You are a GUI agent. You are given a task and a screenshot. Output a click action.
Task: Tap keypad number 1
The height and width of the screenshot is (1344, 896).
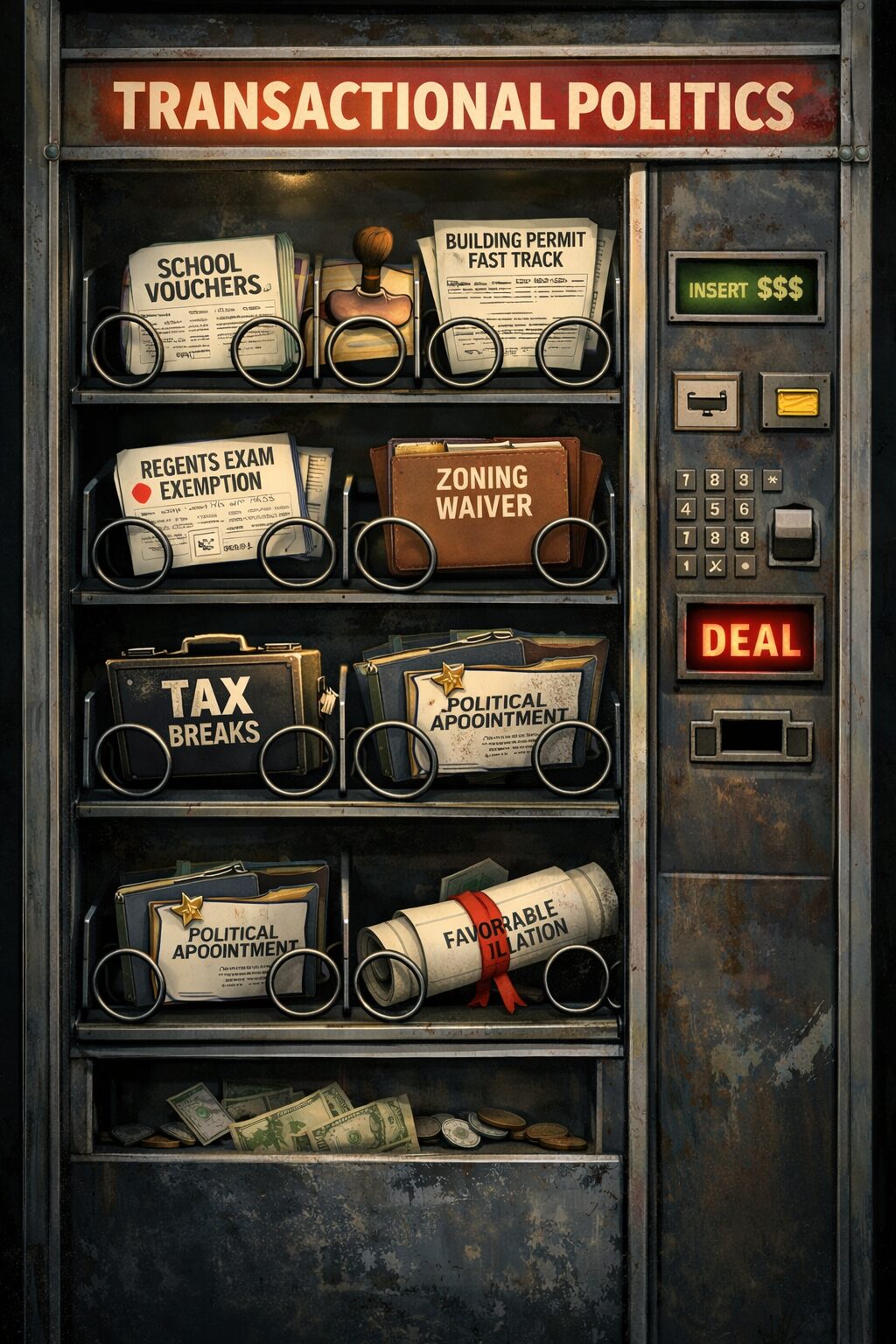coord(687,565)
